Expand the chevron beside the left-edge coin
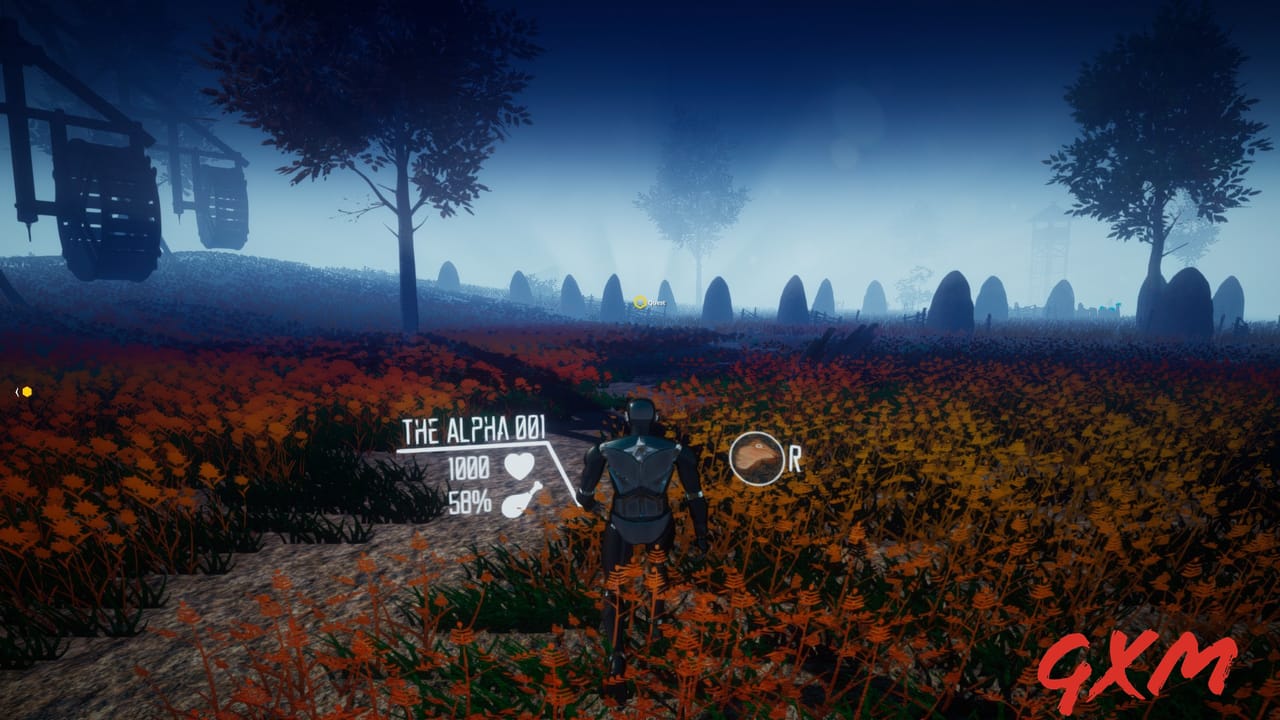This screenshot has width=1280, height=720. (x=17, y=392)
